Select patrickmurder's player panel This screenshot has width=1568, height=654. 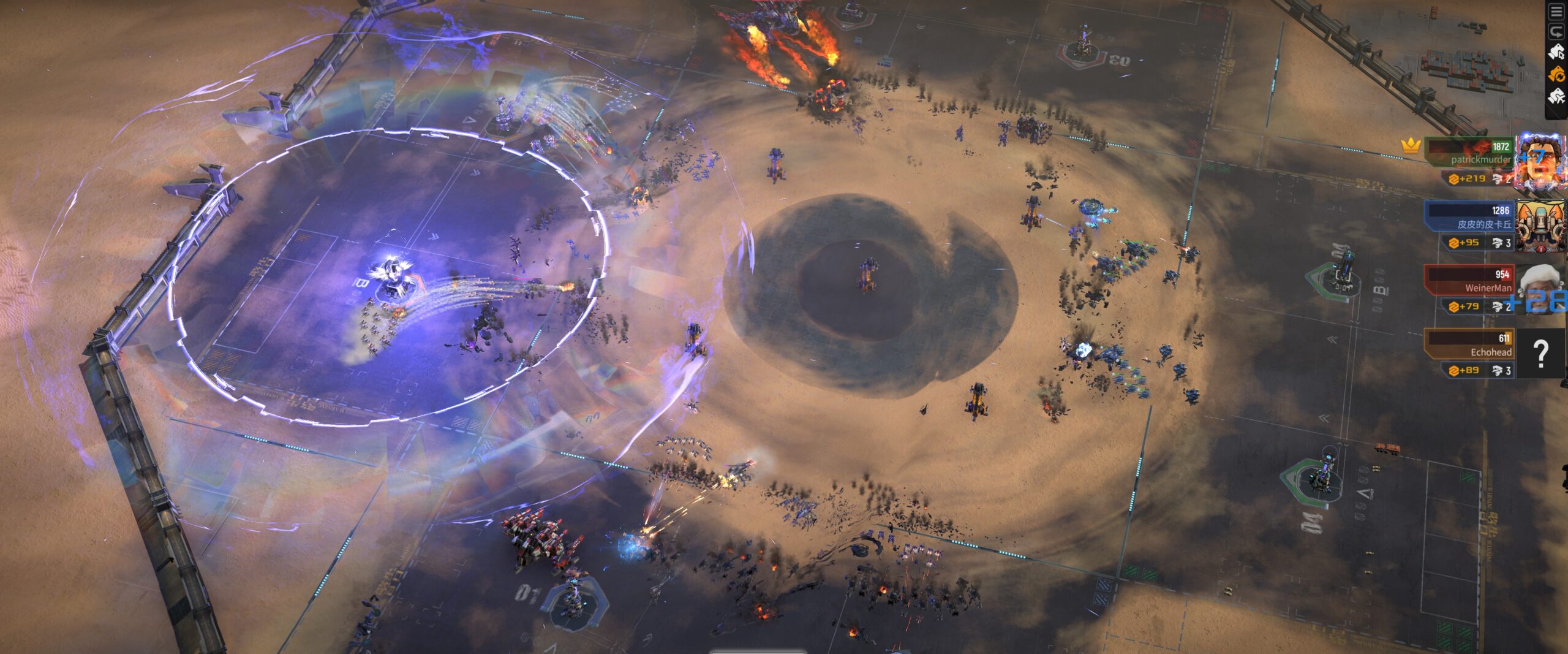point(1470,153)
